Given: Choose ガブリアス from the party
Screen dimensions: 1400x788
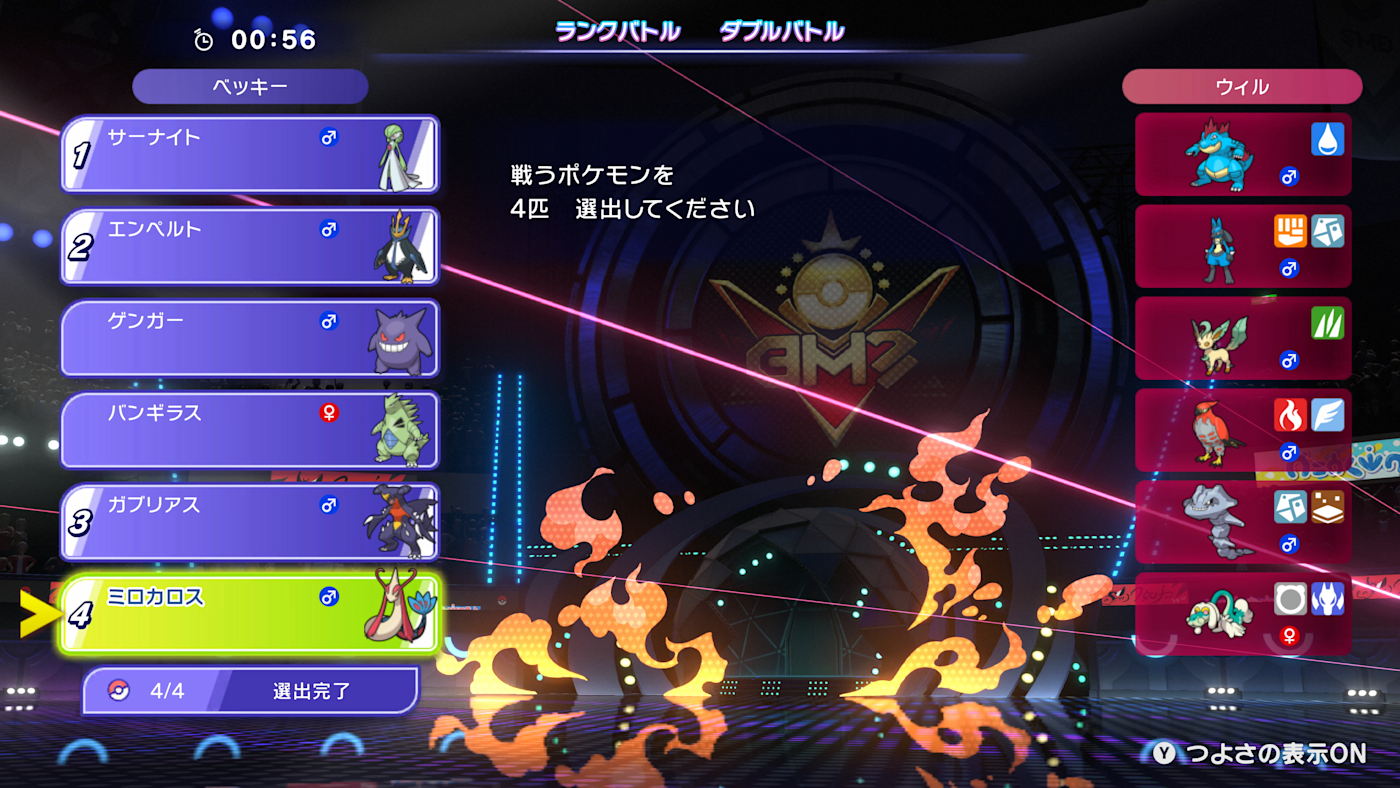Looking at the screenshot, I should point(250,522).
